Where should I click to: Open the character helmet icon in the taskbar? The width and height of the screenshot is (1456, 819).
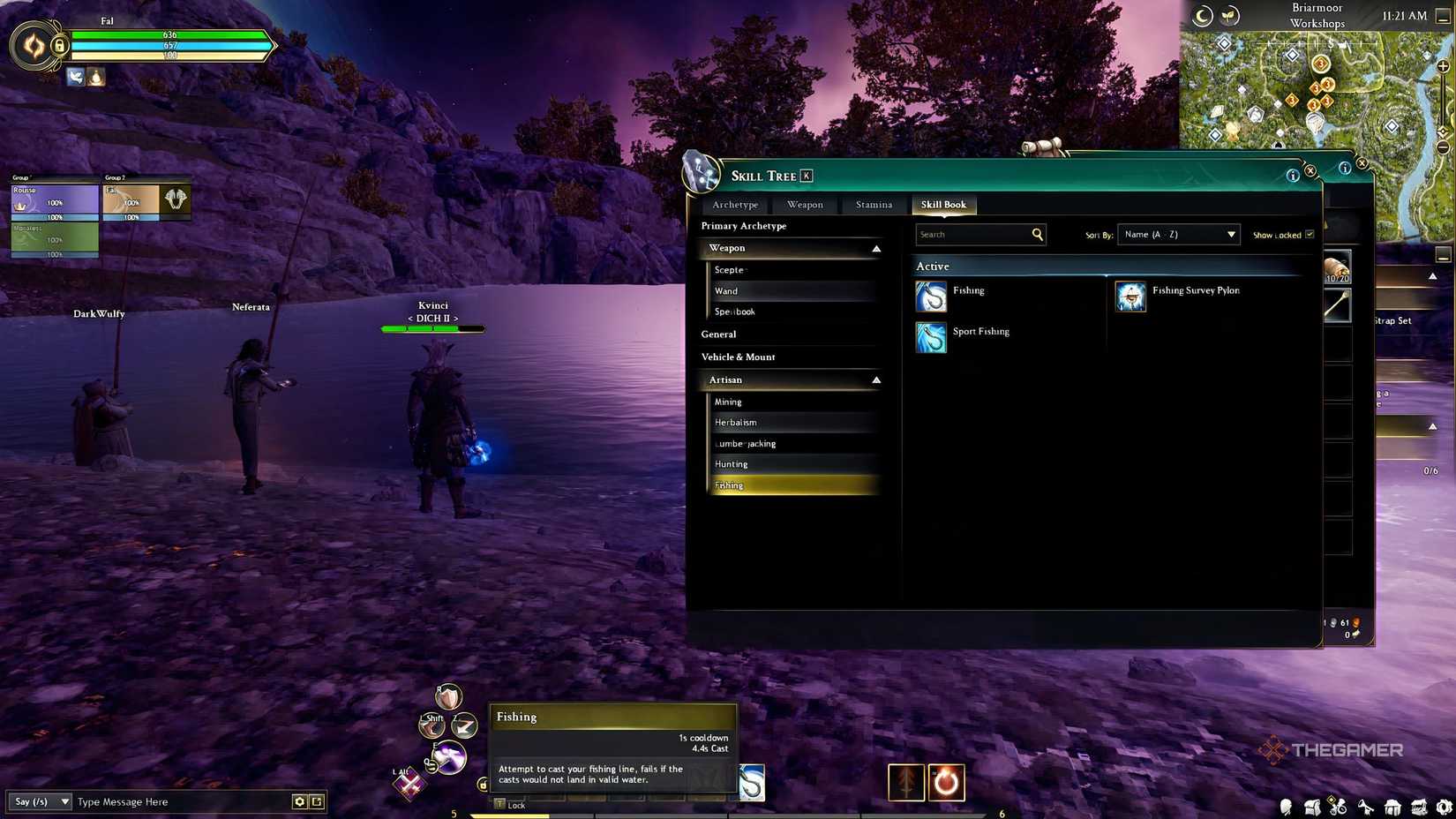1286,807
